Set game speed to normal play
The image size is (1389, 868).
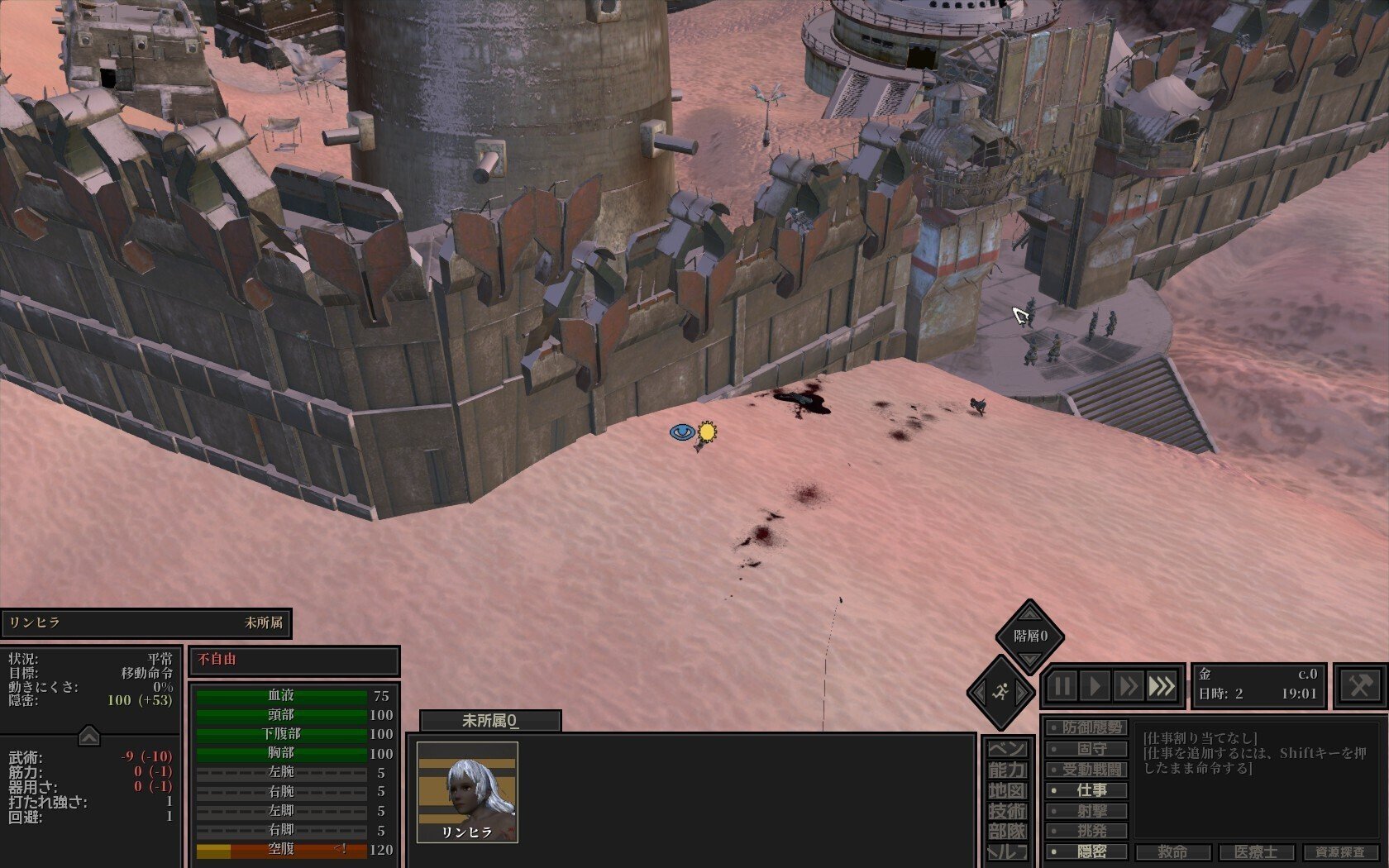point(1095,686)
